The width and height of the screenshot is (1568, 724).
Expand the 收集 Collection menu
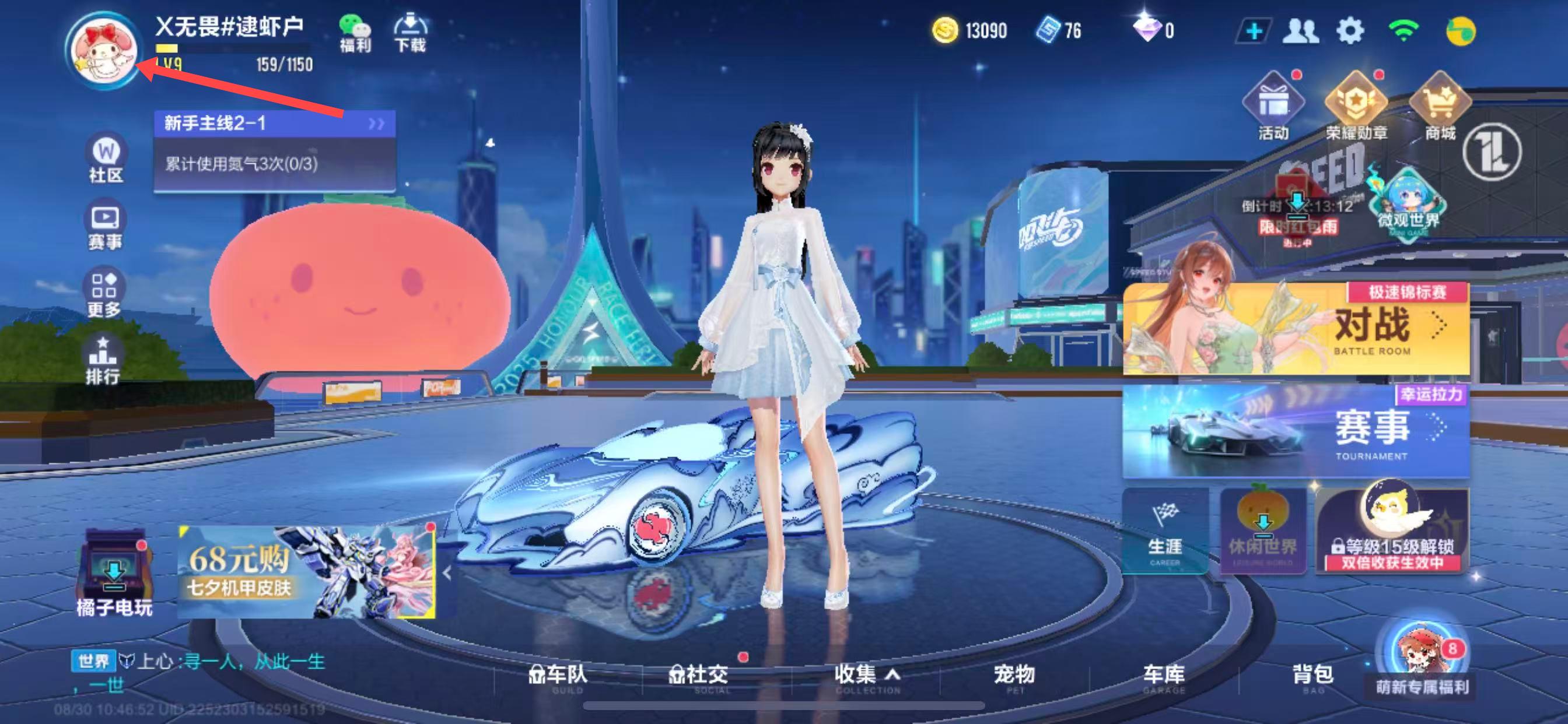point(866,677)
